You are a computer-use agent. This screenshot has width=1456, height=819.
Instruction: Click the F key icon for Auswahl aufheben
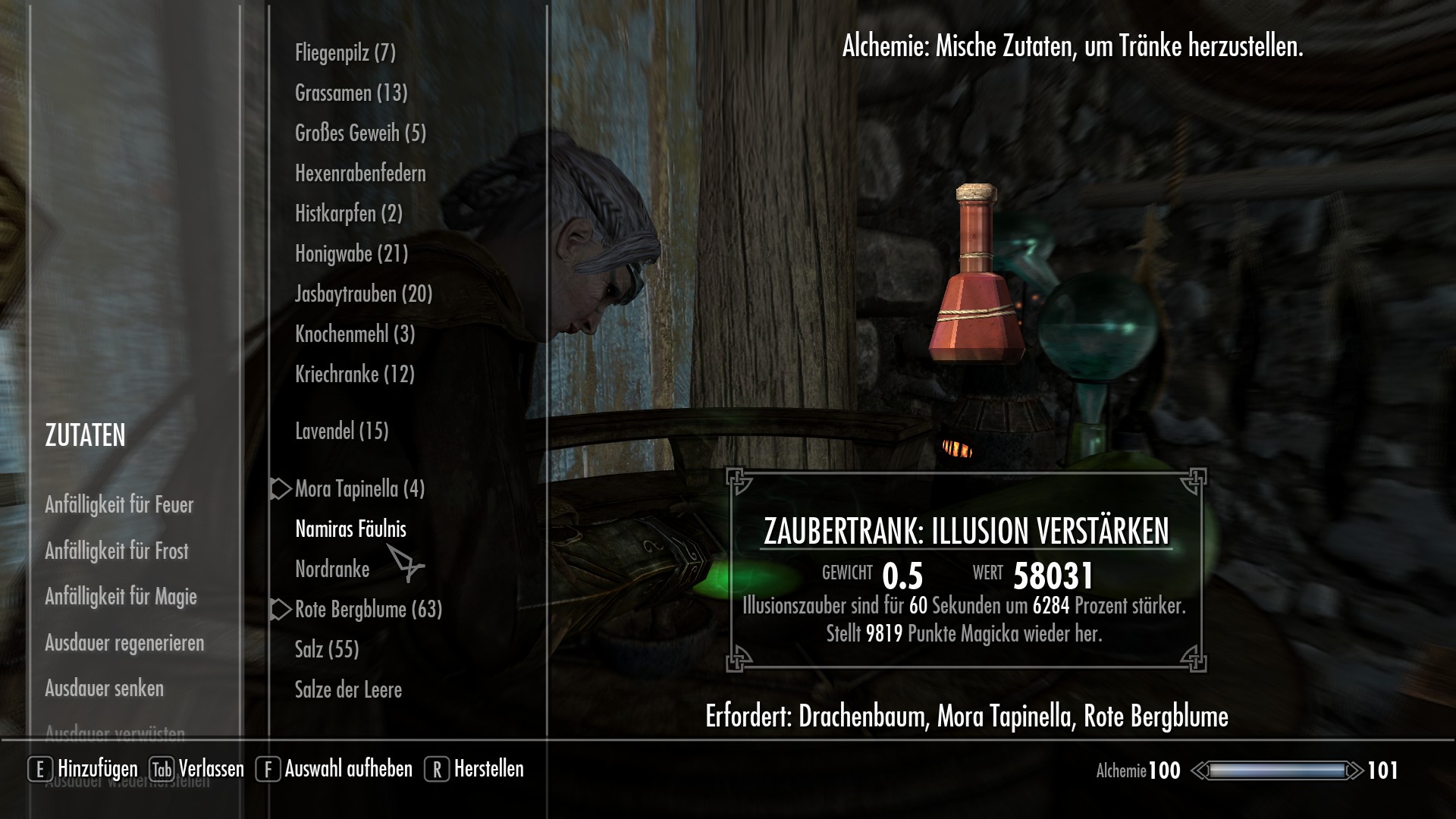(x=267, y=768)
